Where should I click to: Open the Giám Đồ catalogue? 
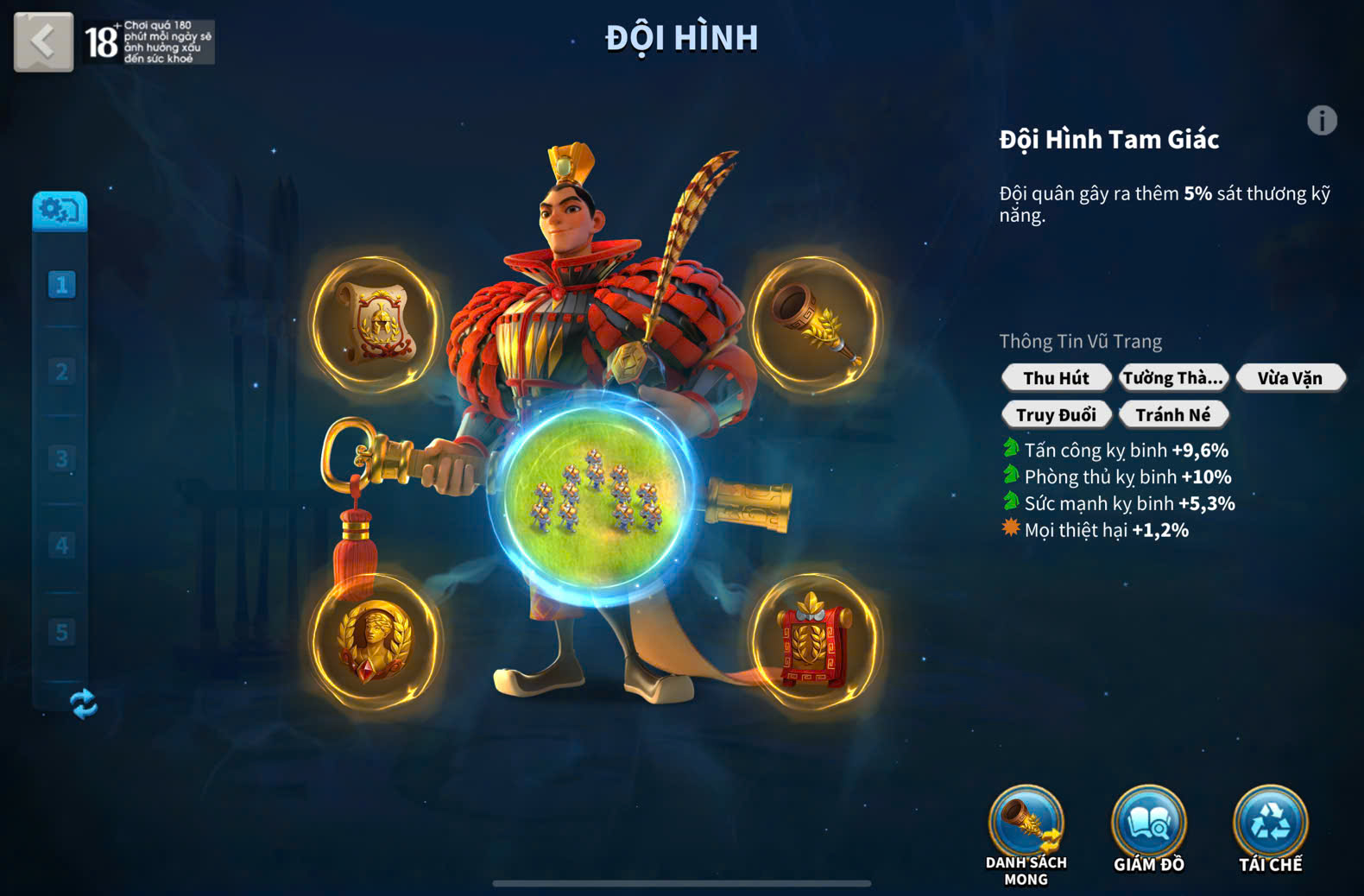point(1148,829)
